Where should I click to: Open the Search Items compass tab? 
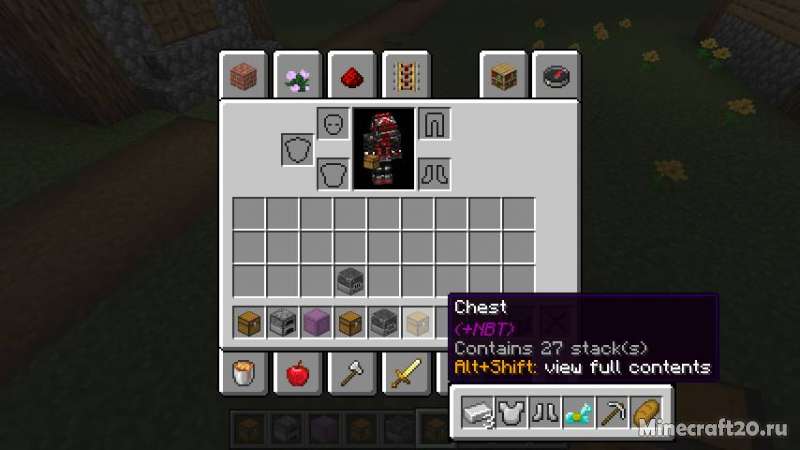(555, 77)
